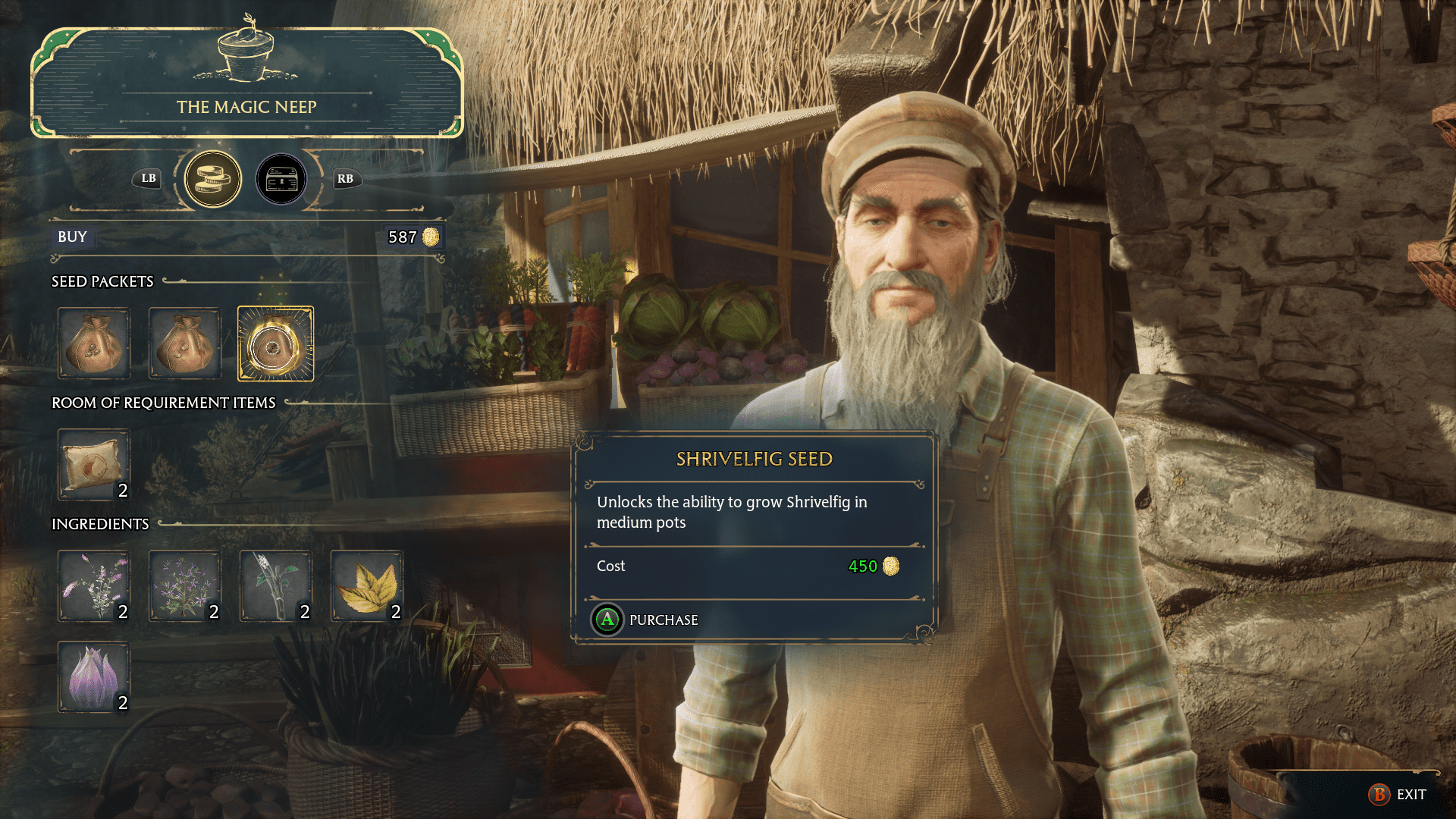
Task: Select the Dittany stalk ingredient
Action: coord(275,586)
